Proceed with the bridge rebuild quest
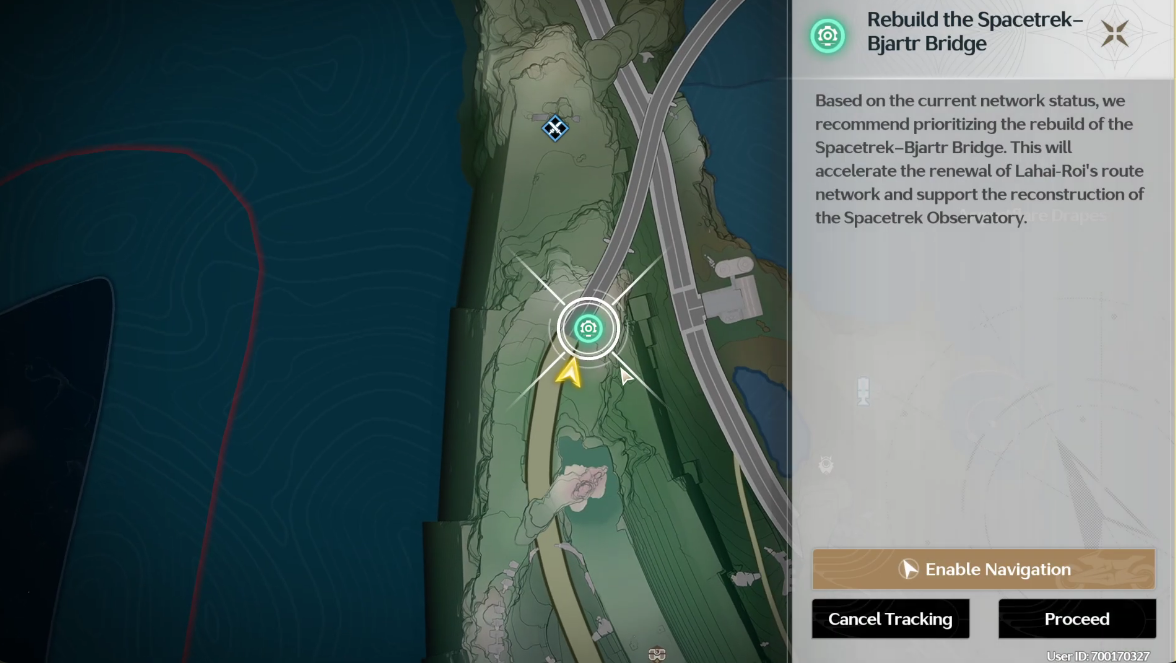1176x663 pixels. (1076, 619)
